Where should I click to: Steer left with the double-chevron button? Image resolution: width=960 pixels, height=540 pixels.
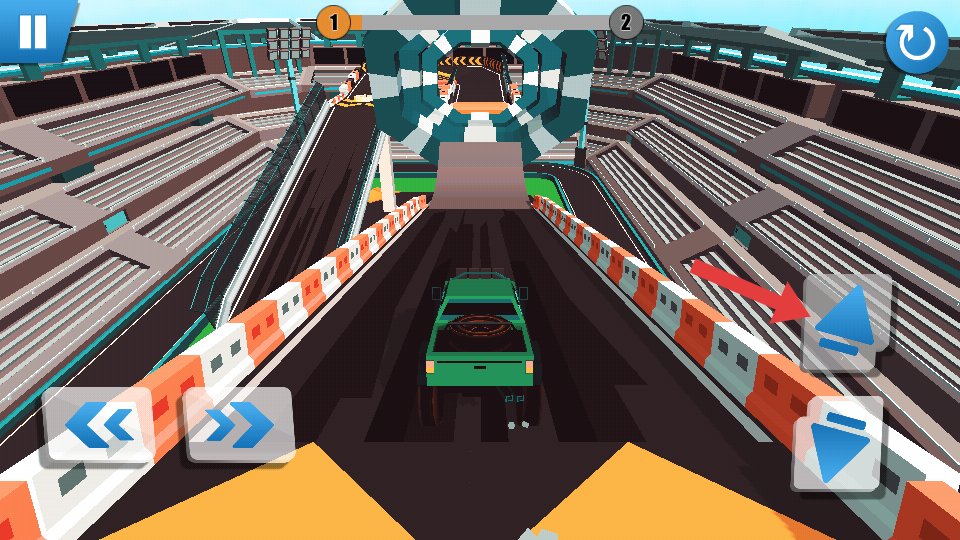[x=99, y=425]
